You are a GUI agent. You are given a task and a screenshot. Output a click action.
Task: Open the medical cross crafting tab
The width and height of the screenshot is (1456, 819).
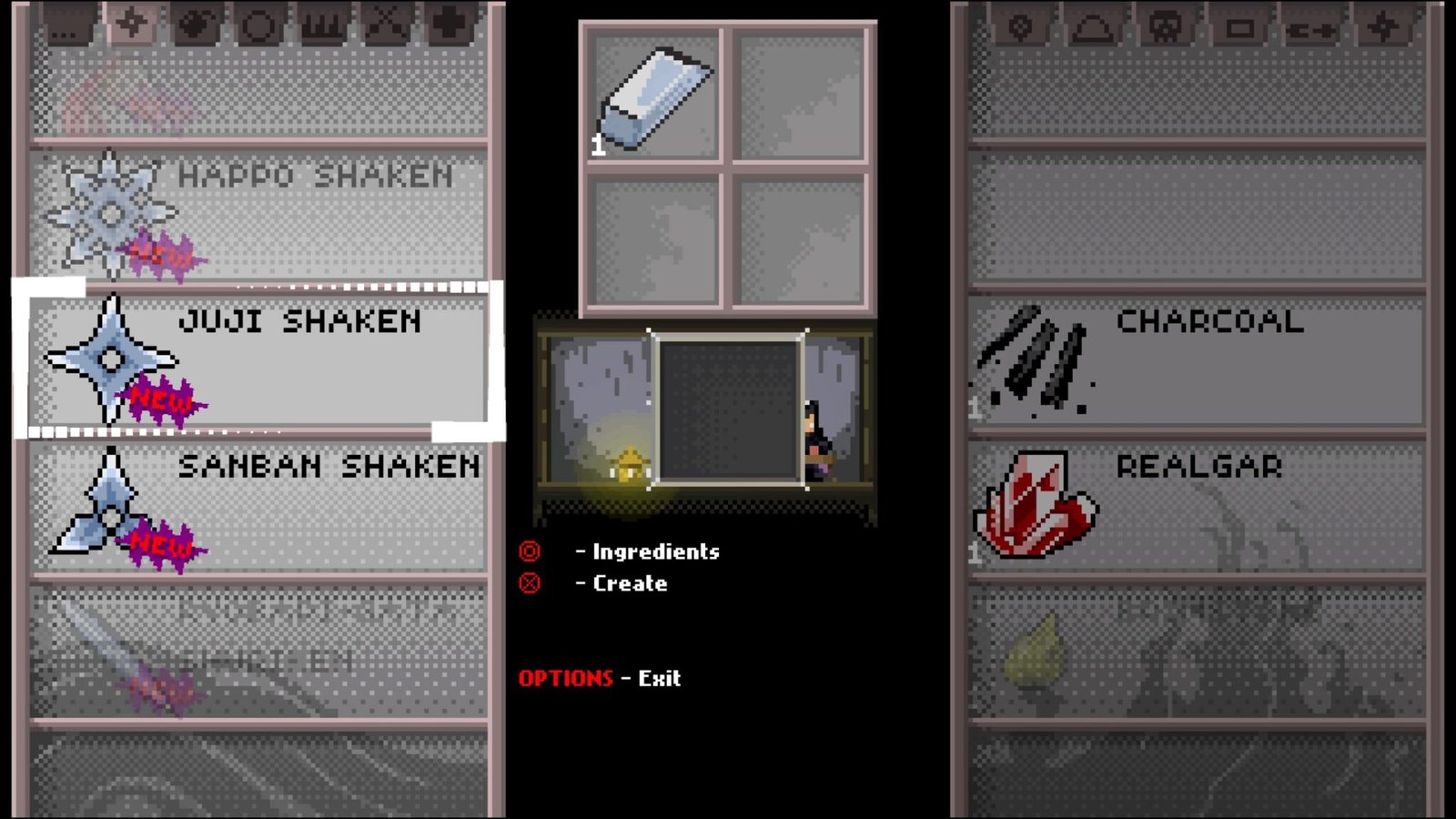pyautogui.click(x=448, y=23)
